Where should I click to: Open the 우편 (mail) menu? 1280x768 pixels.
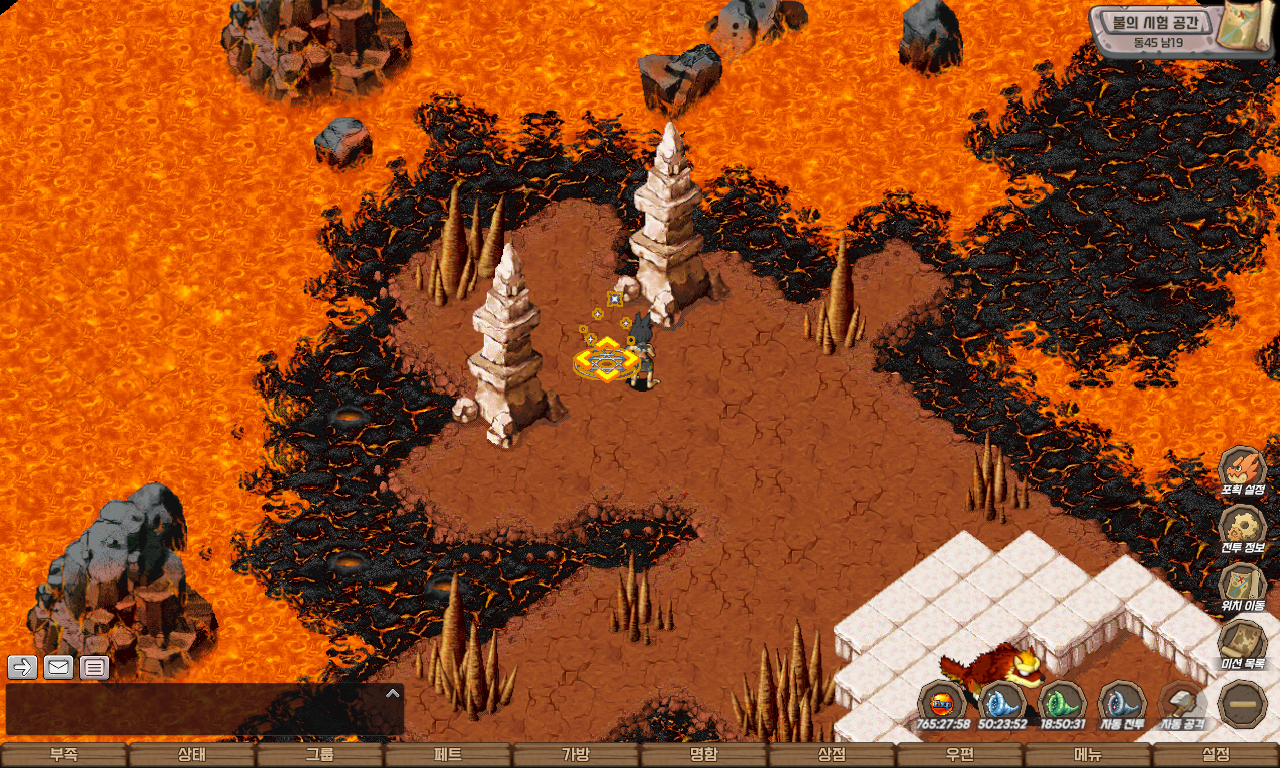tap(960, 755)
